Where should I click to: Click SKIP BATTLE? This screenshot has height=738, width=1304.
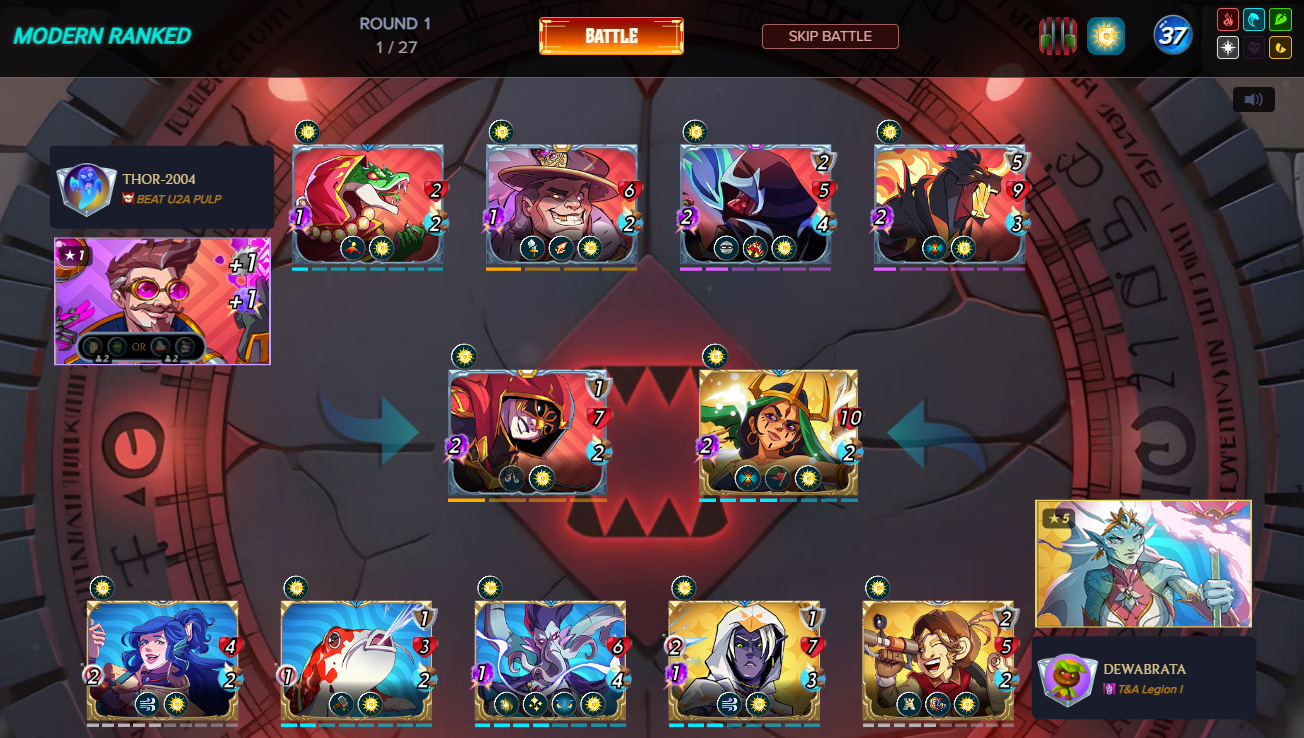(x=830, y=35)
